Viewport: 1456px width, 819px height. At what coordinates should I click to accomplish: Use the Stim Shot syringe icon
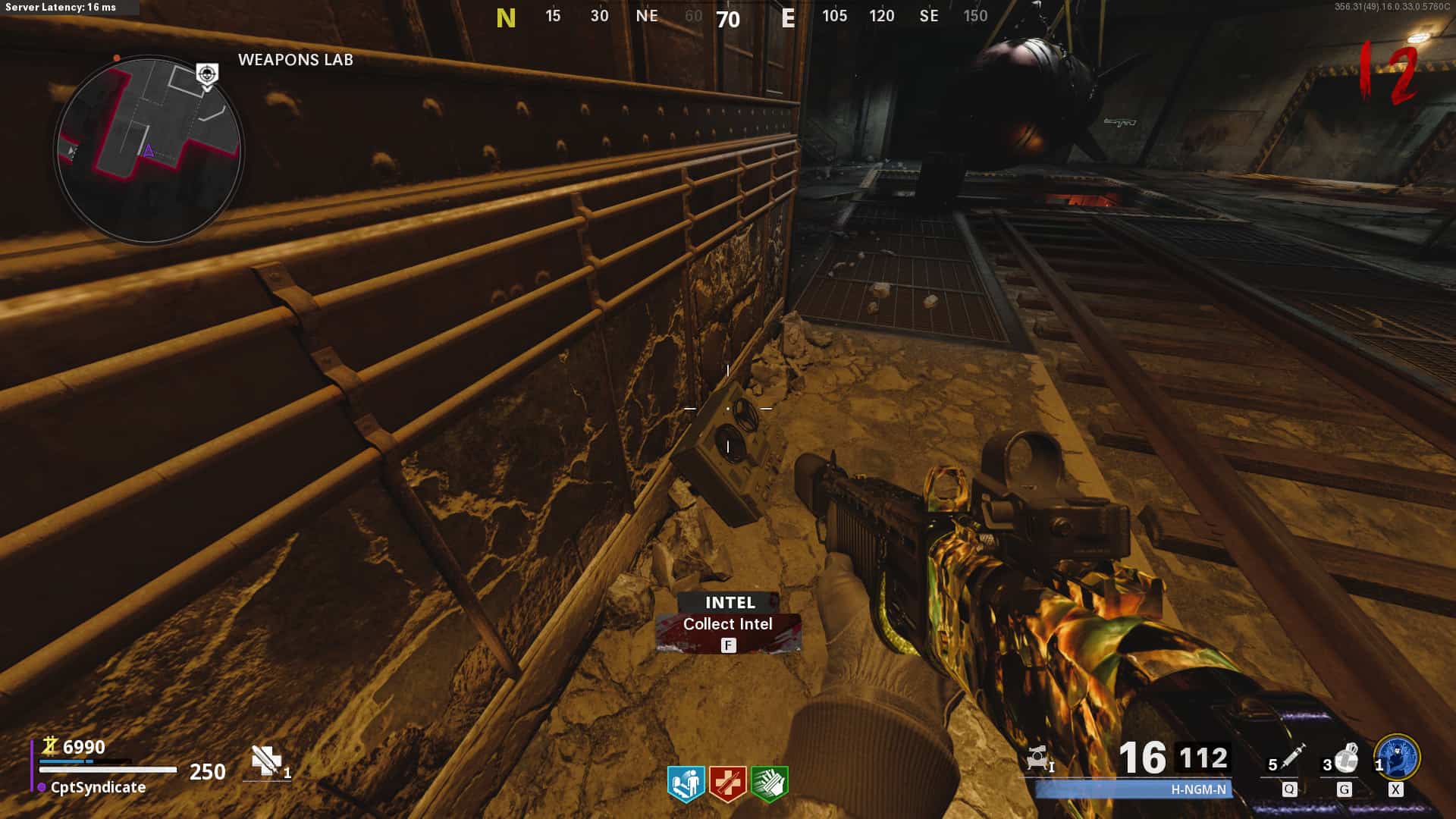tap(1291, 758)
